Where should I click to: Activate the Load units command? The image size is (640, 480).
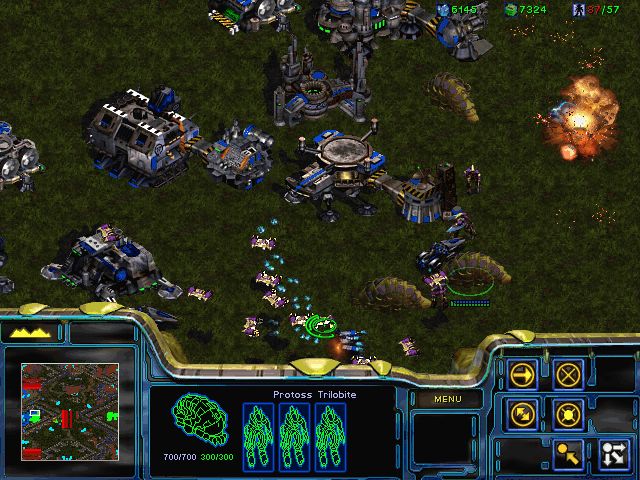click(x=568, y=453)
